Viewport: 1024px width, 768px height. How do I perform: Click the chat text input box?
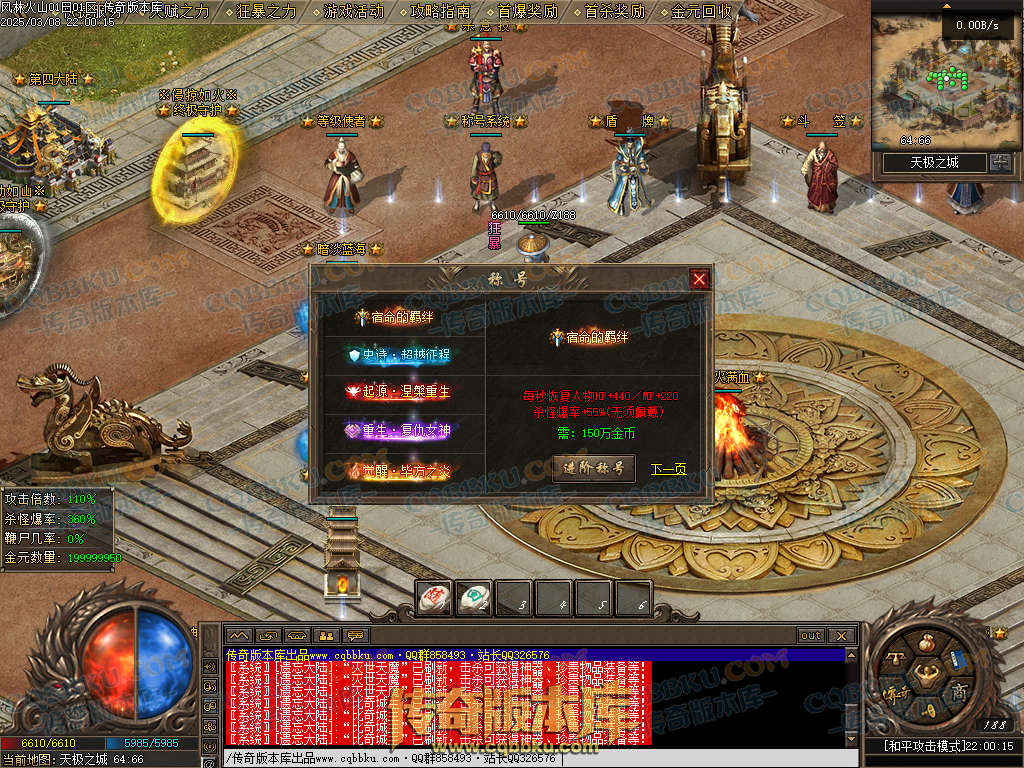pos(530,758)
